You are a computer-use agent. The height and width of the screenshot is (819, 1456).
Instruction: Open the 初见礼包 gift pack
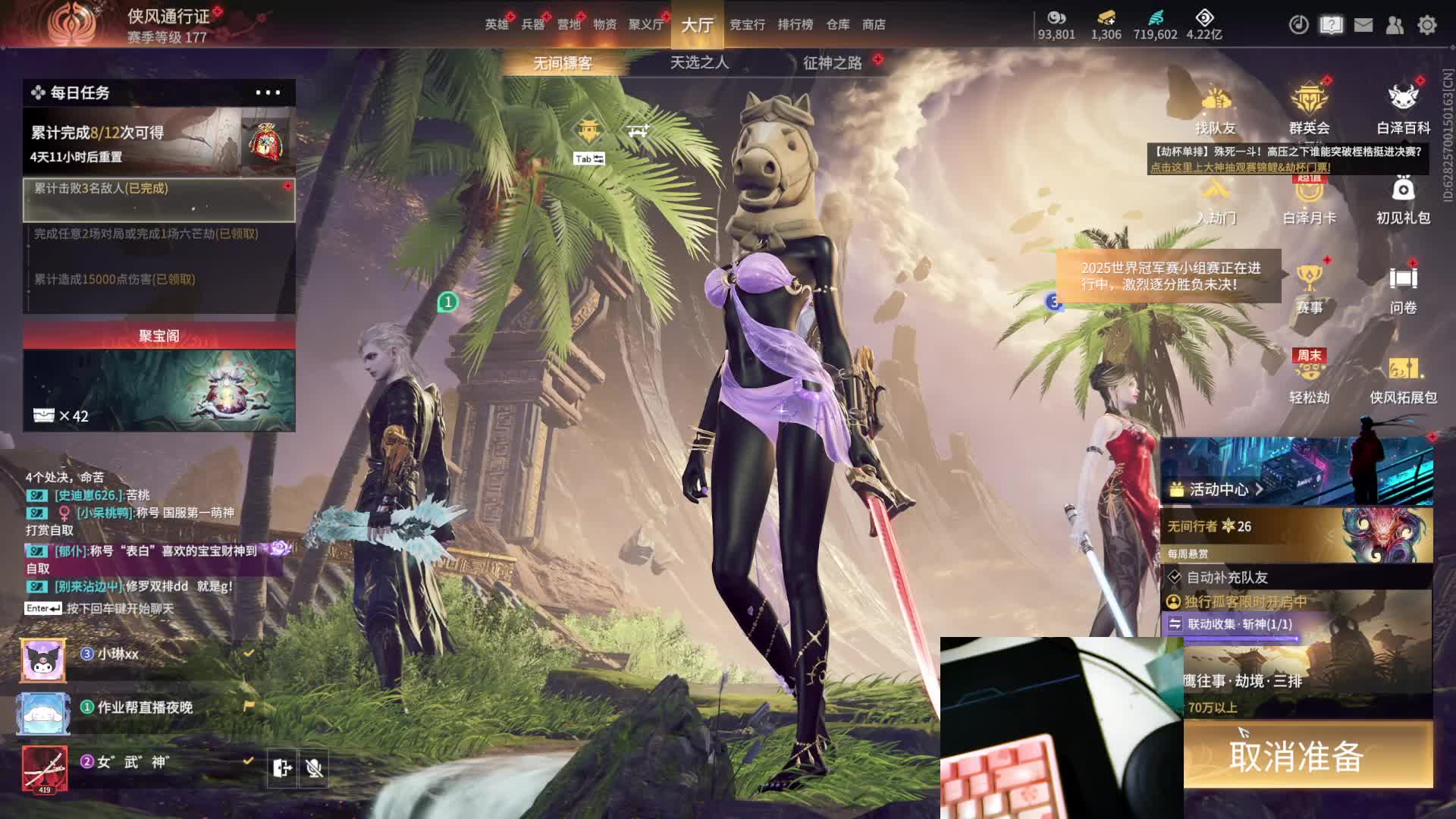pyautogui.click(x=1403, y=199)
